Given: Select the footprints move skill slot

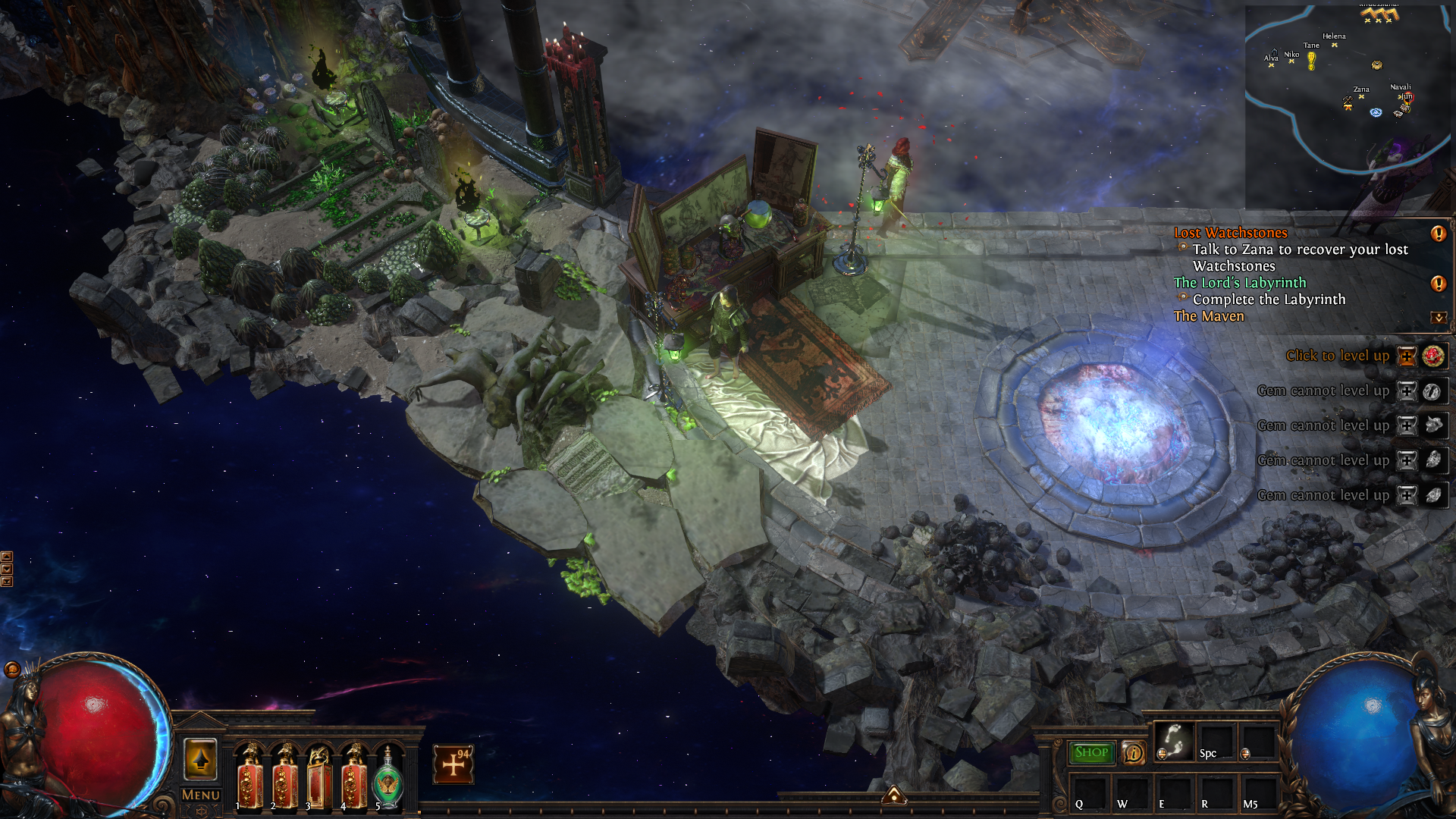Looking at the screenshot, I should click(1173, 741).
